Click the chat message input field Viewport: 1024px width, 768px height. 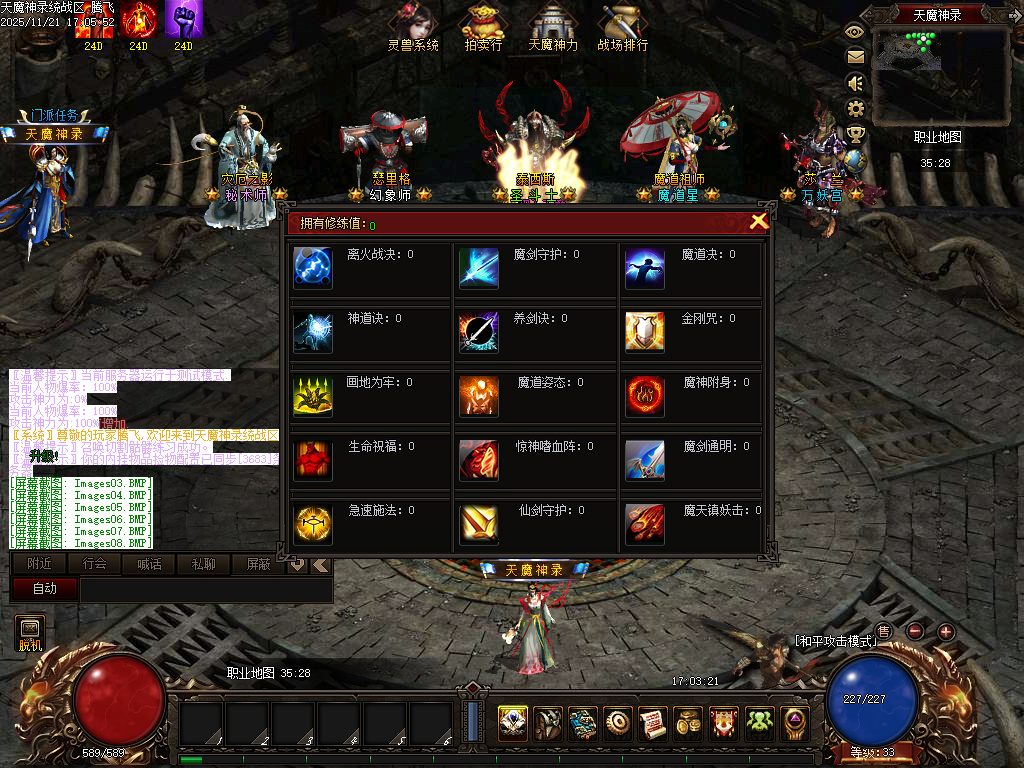click(x=205, y=590)
